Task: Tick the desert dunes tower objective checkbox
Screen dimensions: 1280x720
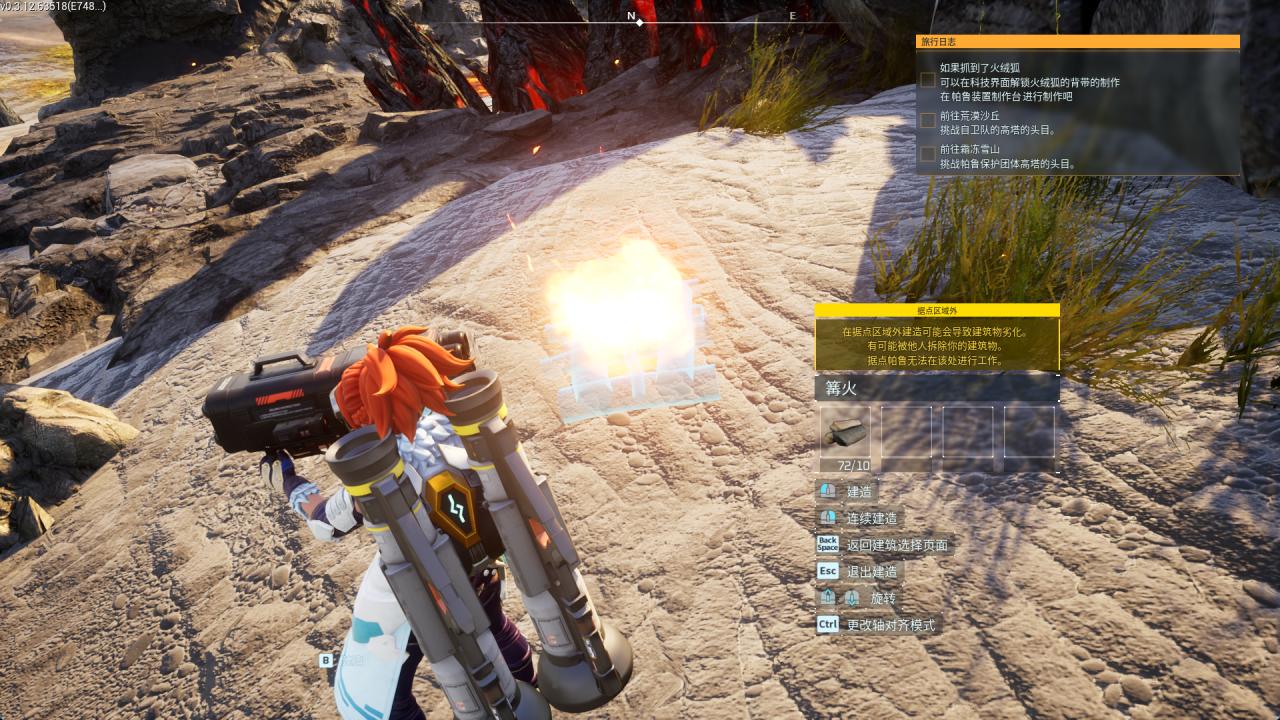Action: (928, 120)
